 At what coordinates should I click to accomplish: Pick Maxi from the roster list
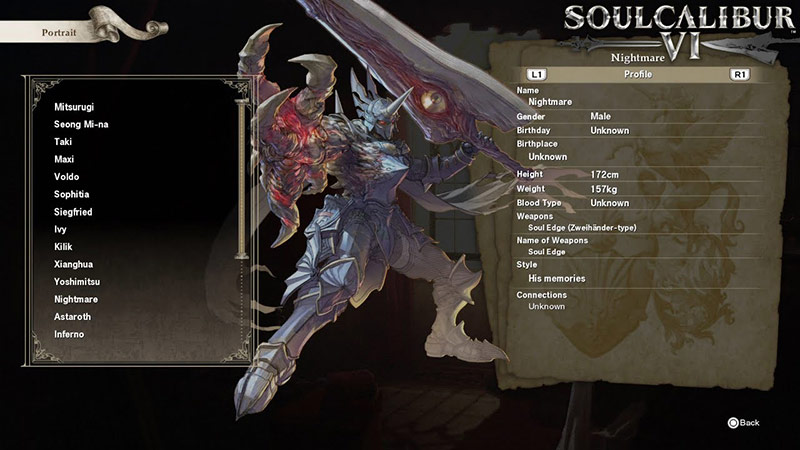tap(64, 159)
